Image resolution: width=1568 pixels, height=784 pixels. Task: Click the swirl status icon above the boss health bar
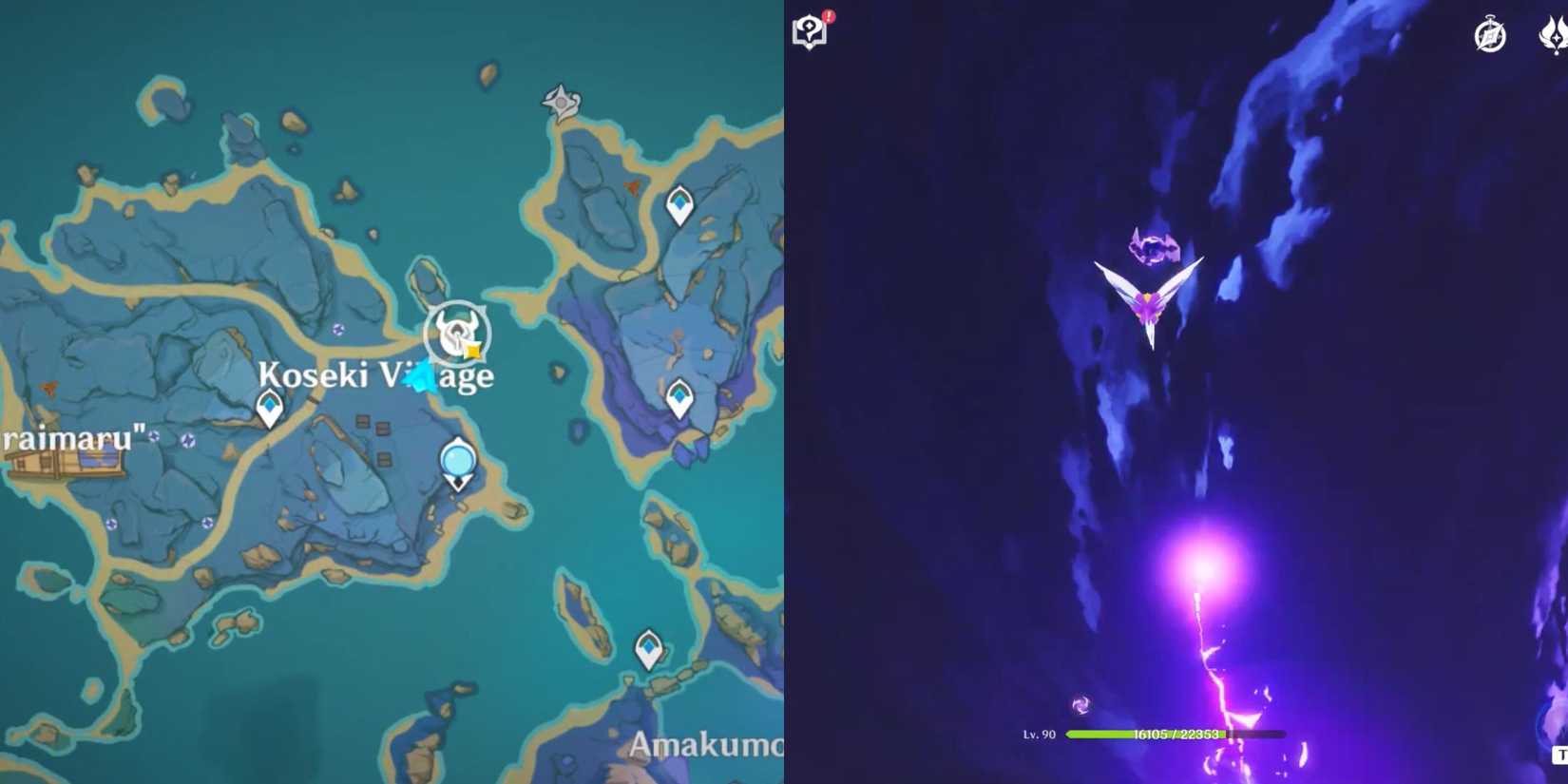click(x=1080, y=704)
